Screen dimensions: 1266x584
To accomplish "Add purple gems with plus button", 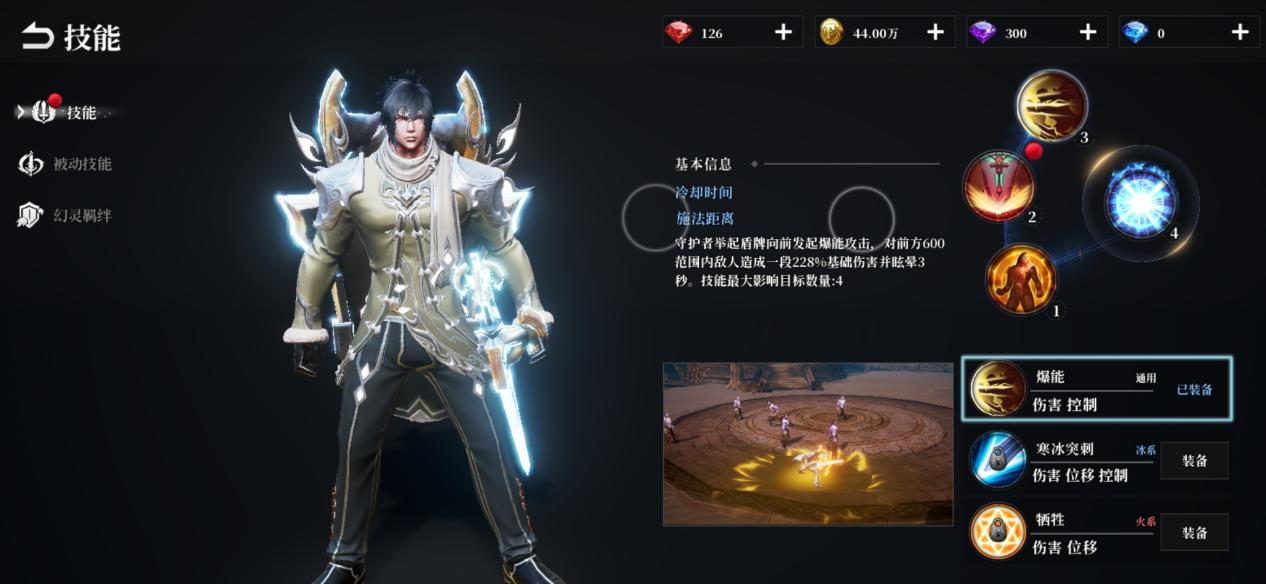I will coord(1087,33).
